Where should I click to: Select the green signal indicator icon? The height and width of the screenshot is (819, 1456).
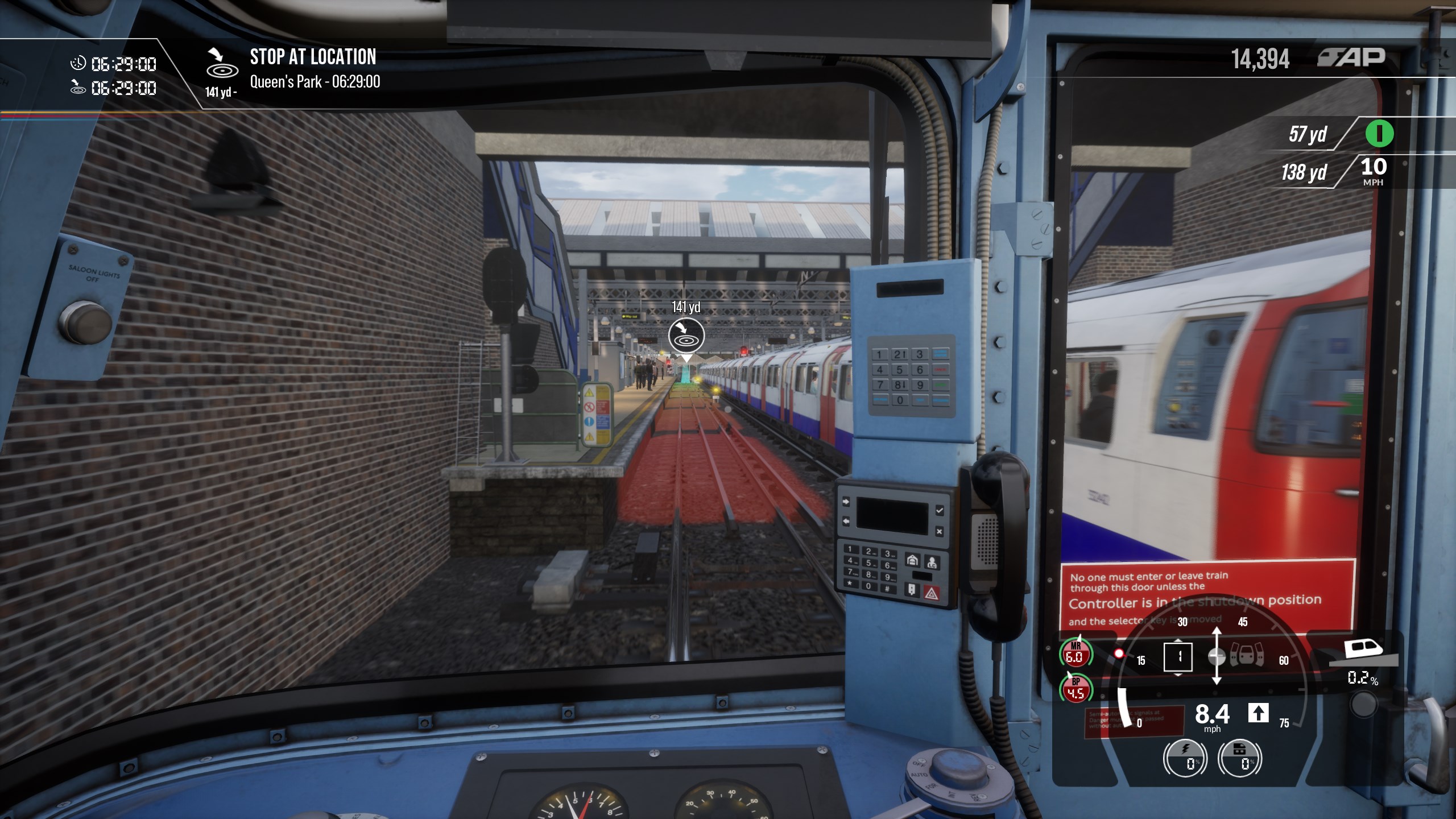(1379, 134)
